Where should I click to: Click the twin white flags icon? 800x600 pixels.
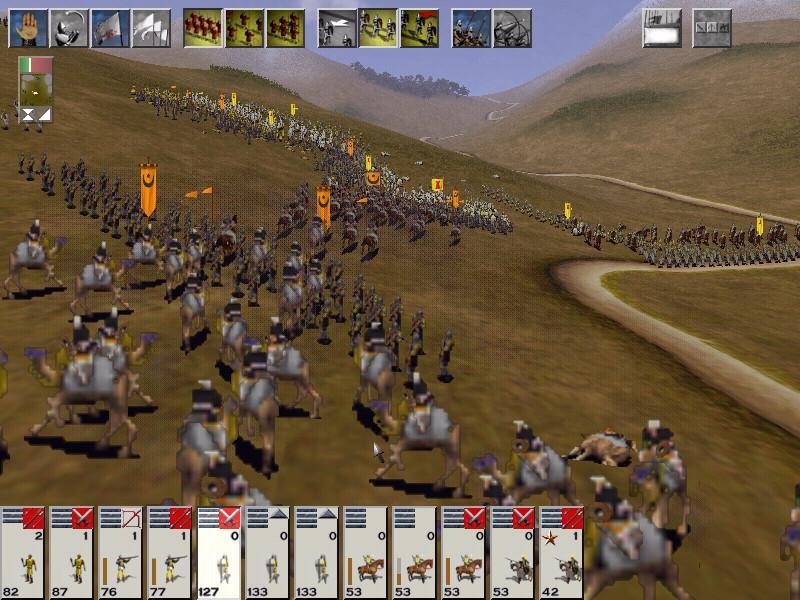pos(151,29)
